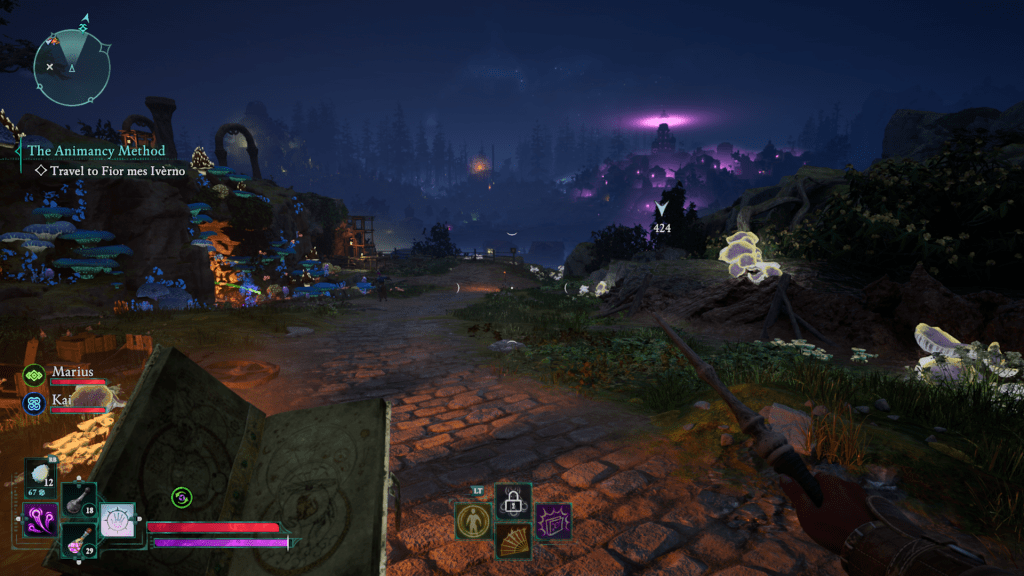Activate the golden fan ability
This screenshot has width=1024, height=576.
click(513, 541)
